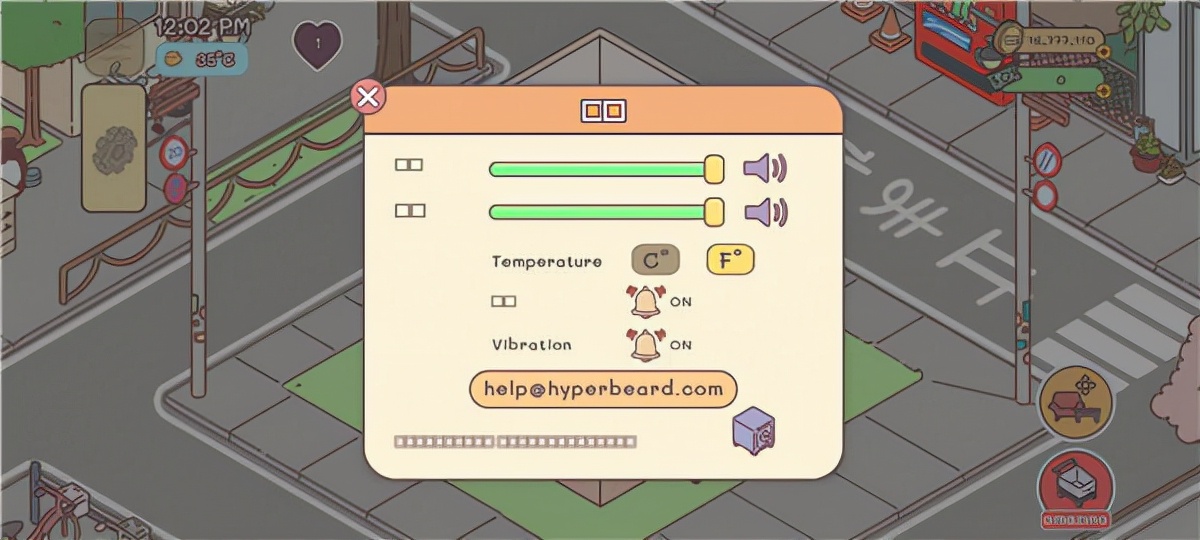Open the purple safe icon

coord(754,431)
